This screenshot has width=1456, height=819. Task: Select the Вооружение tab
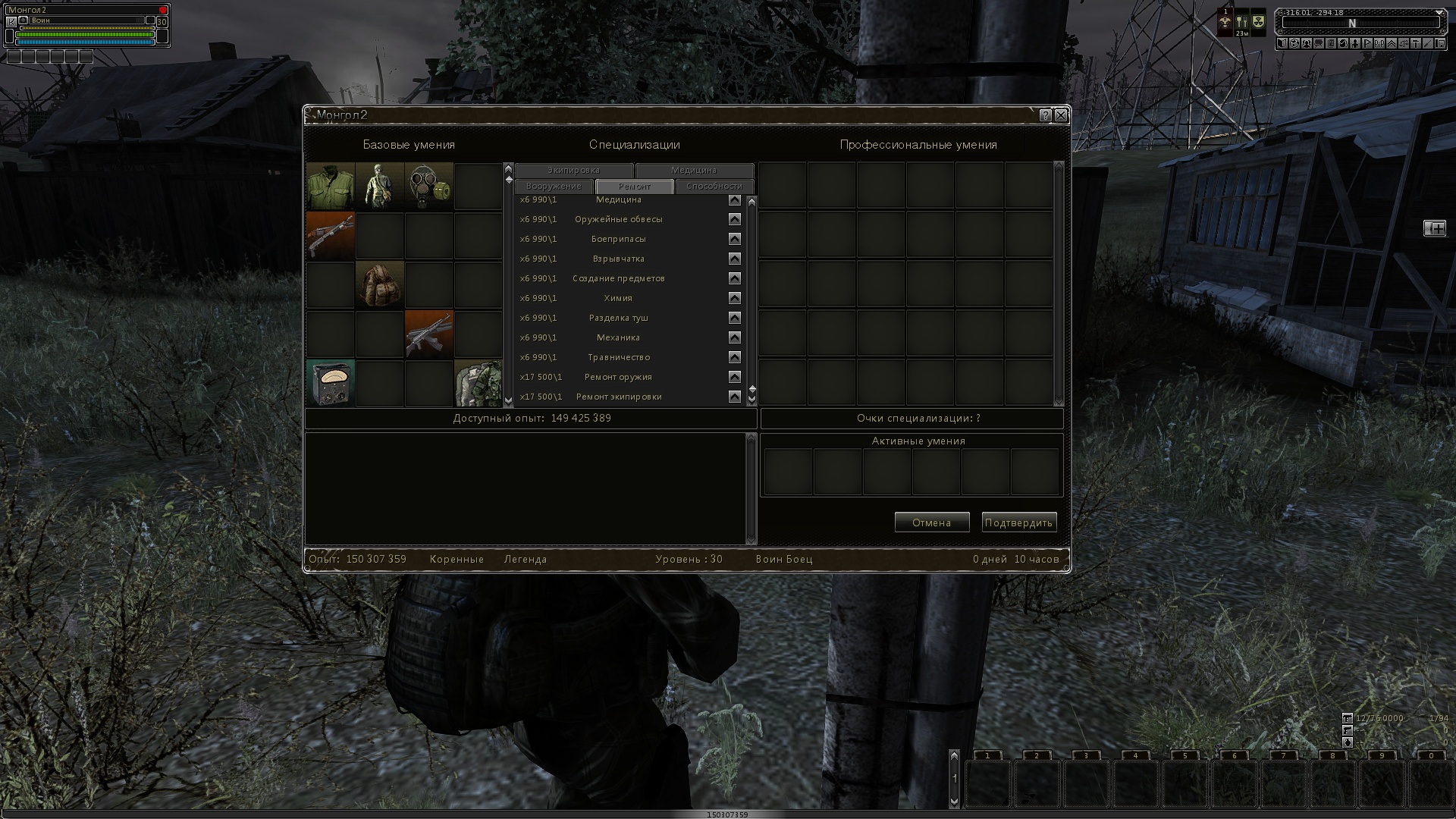(554, 187)
